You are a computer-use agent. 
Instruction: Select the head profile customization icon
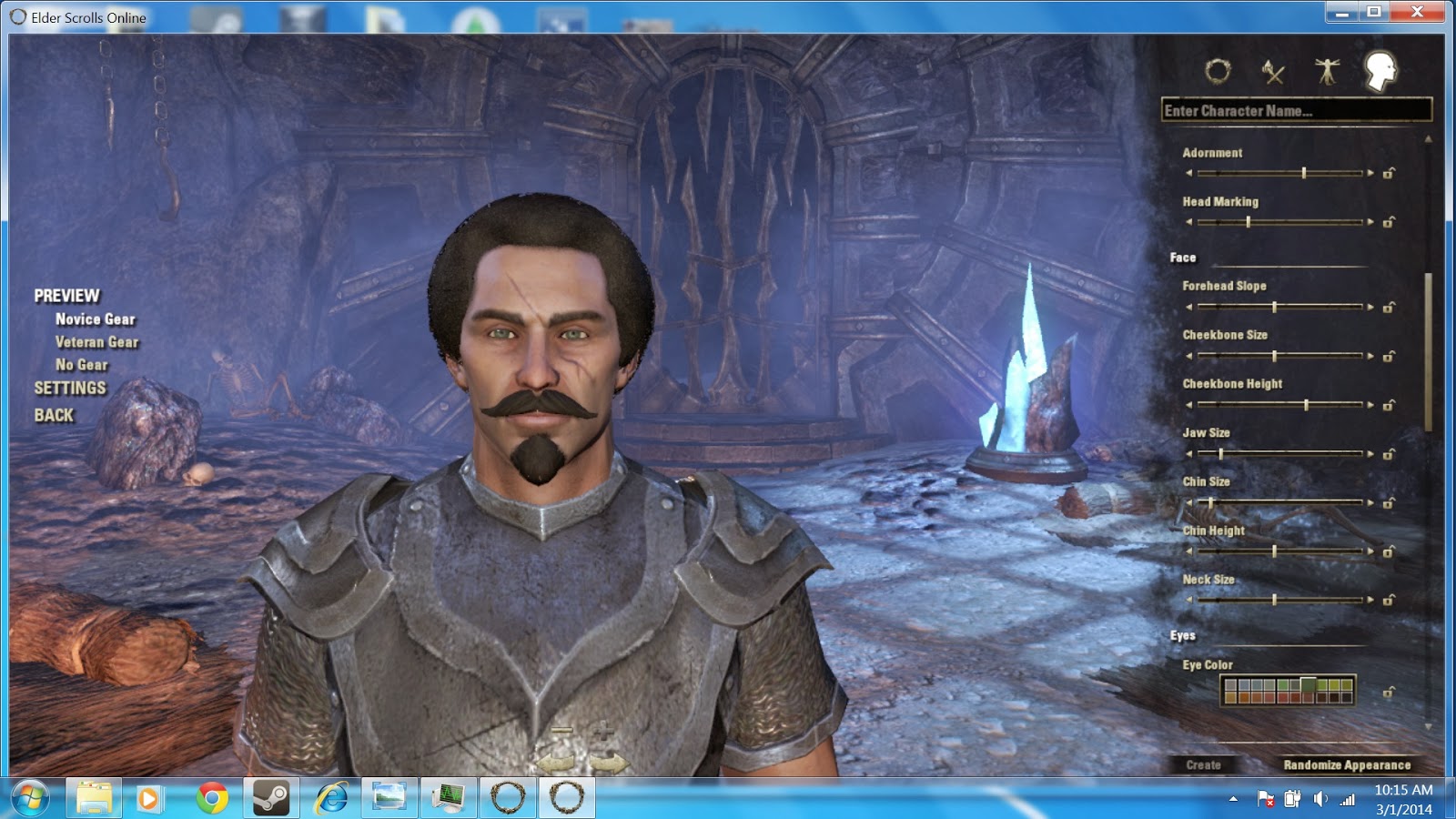click(1380, 73)
